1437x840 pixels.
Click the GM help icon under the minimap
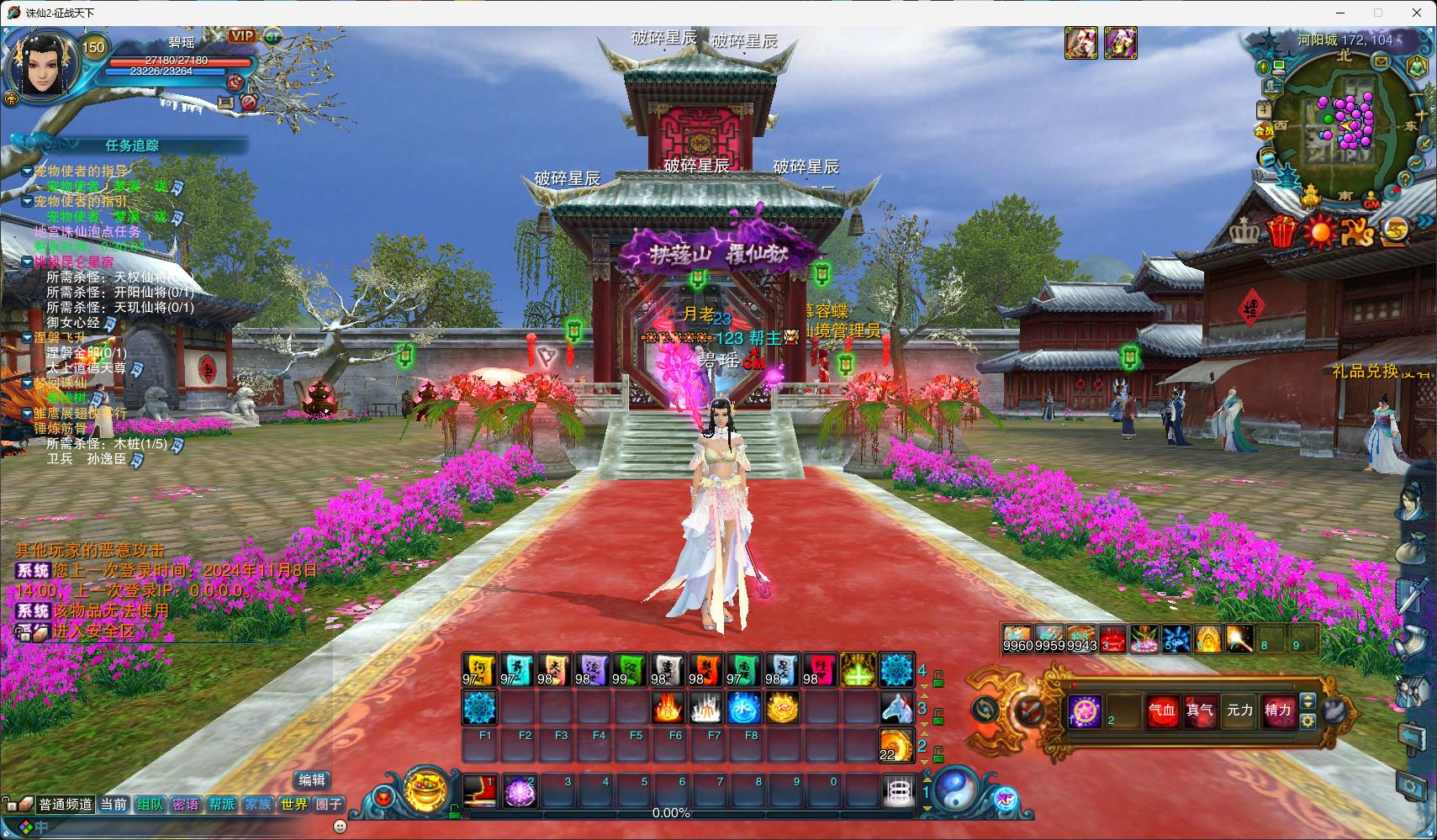[x=1371, y=203]
